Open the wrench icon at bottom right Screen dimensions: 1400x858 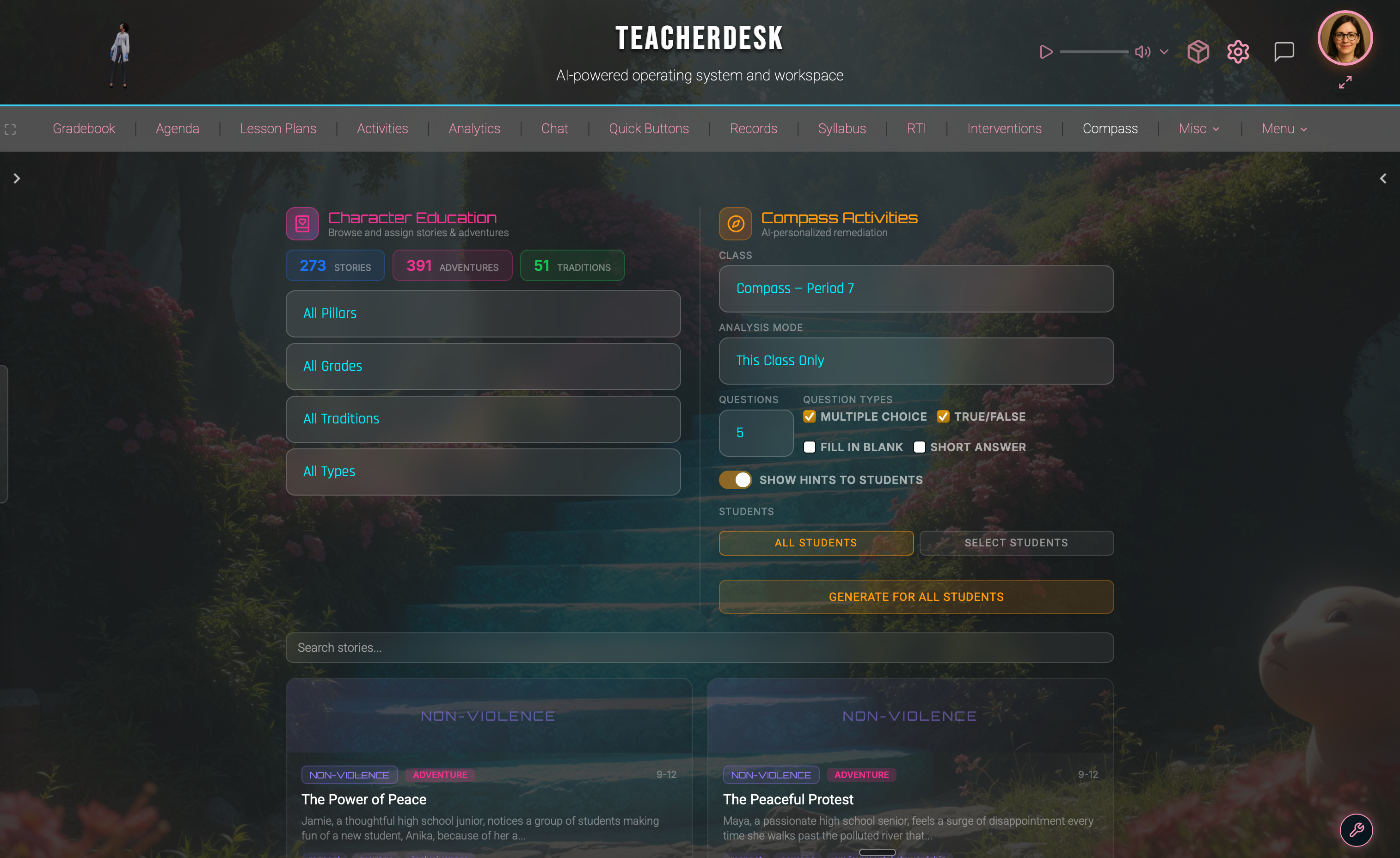1357,830
